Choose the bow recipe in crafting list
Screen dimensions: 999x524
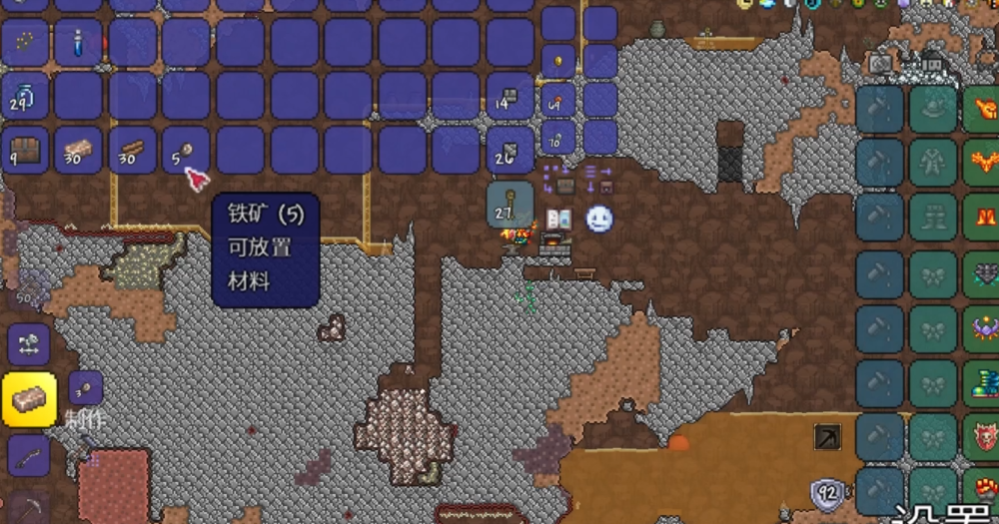pyautogui.click(x=29, y=456)
